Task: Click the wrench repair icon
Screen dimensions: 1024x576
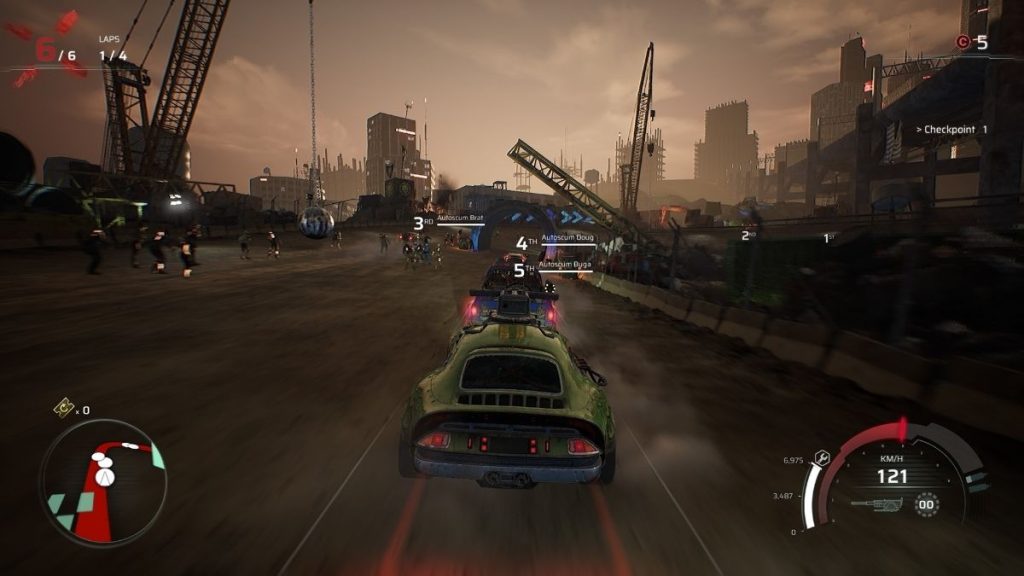Action: [x=823, y=456]
